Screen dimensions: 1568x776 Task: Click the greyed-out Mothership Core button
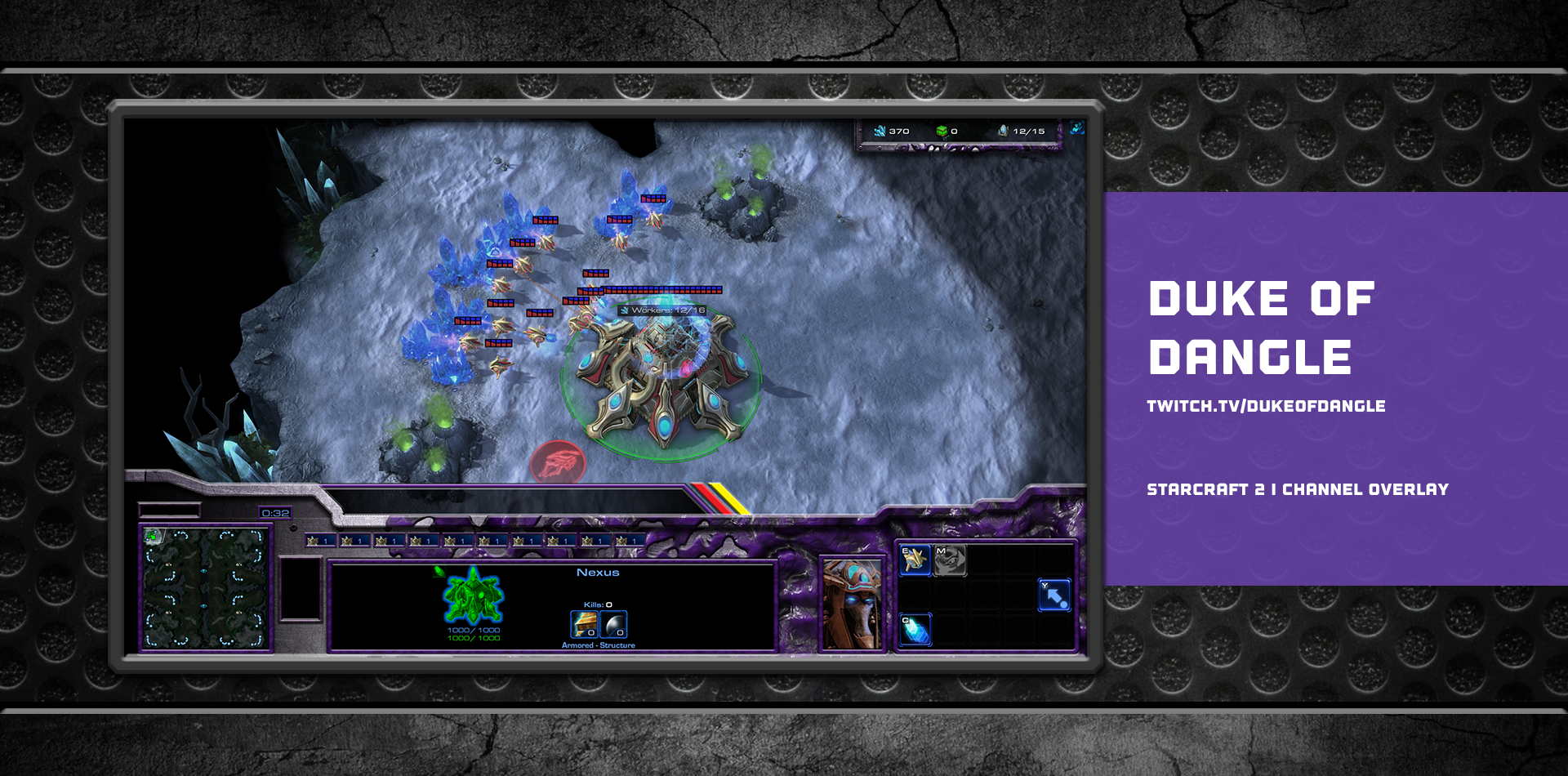[x=950, y=560]
